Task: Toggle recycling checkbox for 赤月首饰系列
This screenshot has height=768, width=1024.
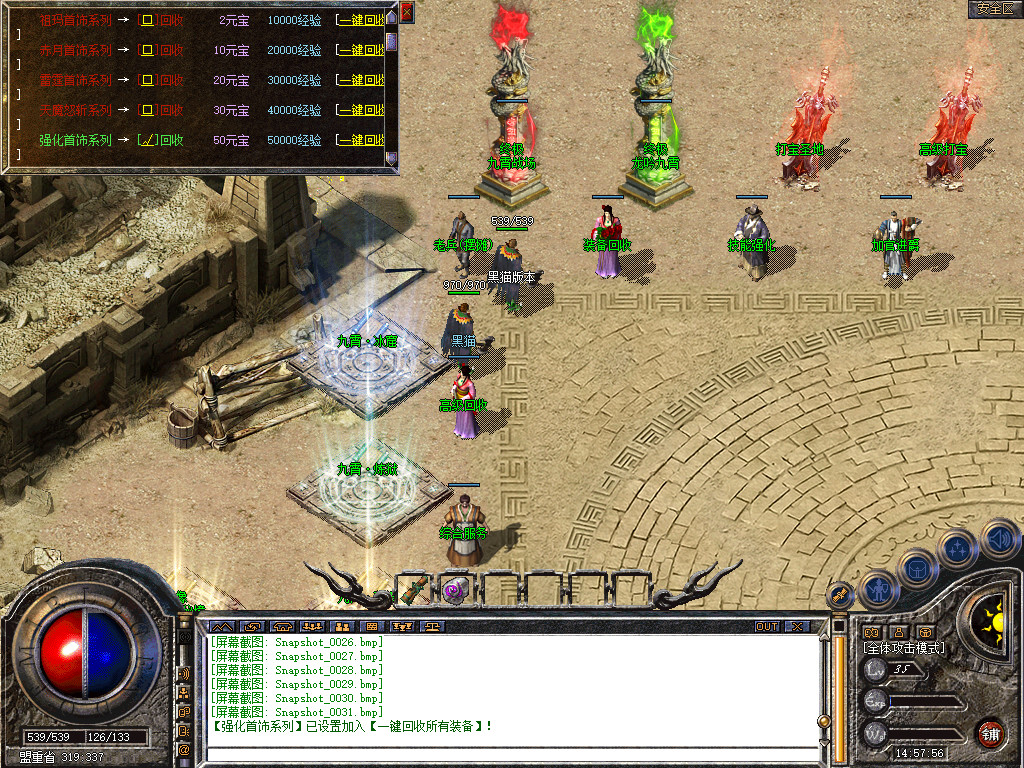Action: click(146, 50)
